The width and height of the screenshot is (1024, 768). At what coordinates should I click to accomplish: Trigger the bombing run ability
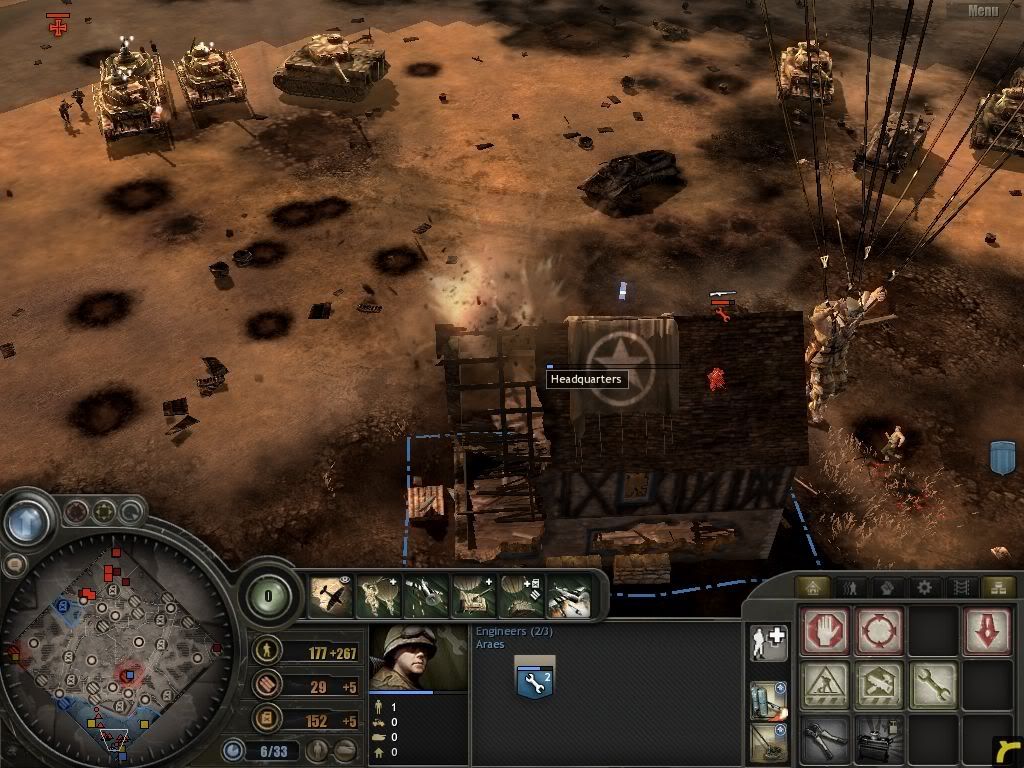click(x=569, y=596)
